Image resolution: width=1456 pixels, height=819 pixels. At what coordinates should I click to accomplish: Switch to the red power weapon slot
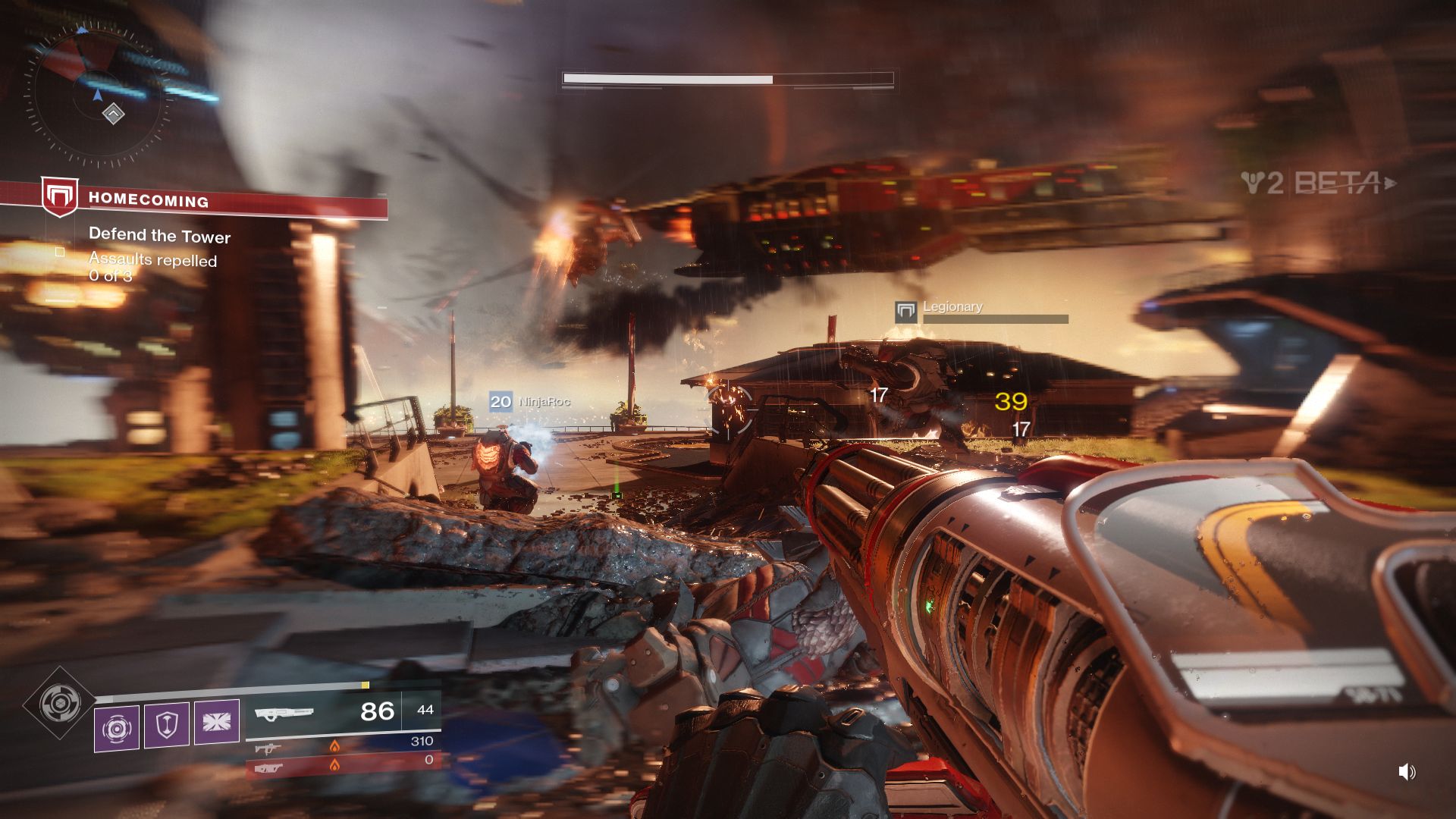pos(343,764)
